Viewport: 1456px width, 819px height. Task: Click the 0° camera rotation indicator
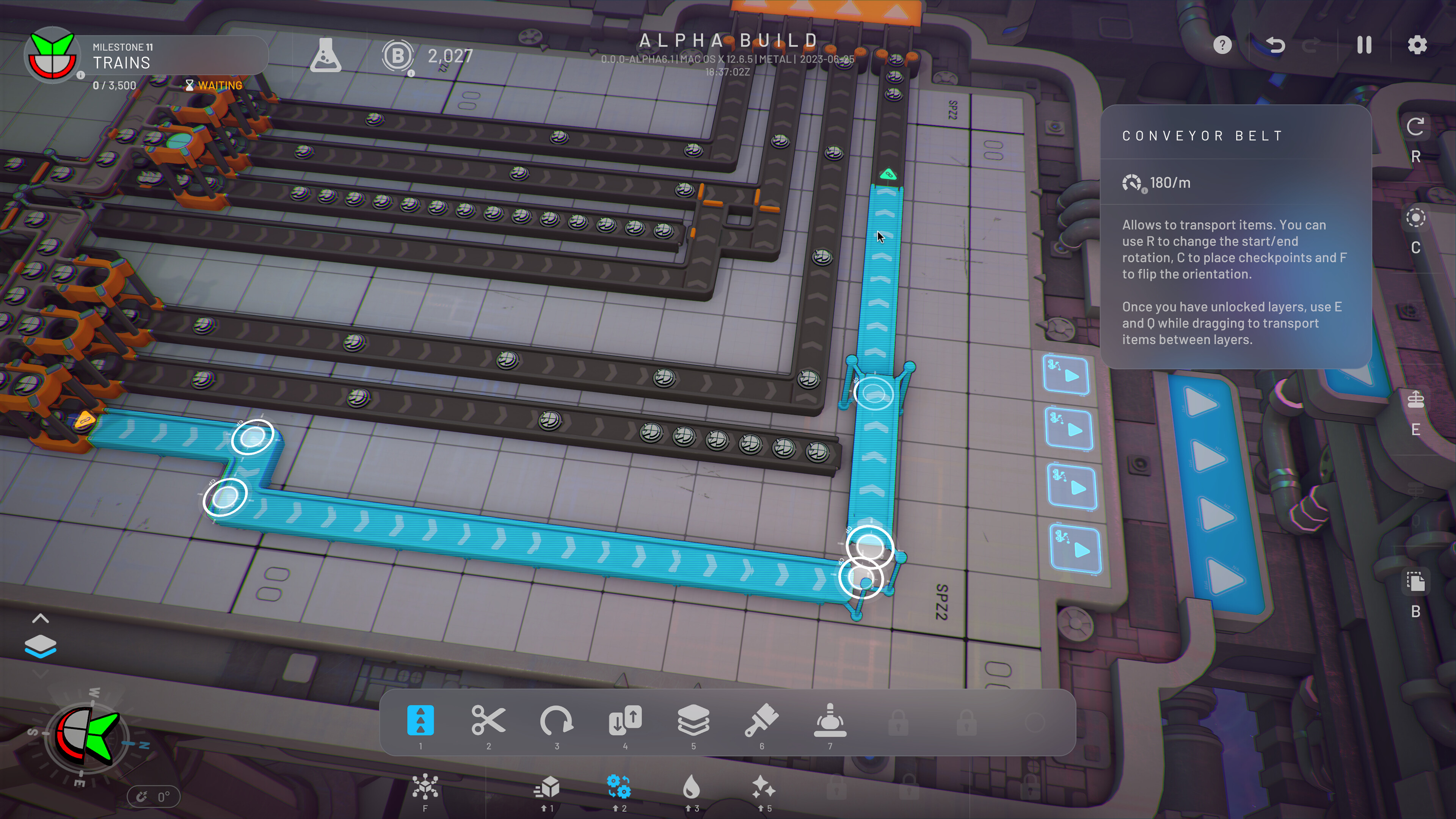tap(153, 797)
